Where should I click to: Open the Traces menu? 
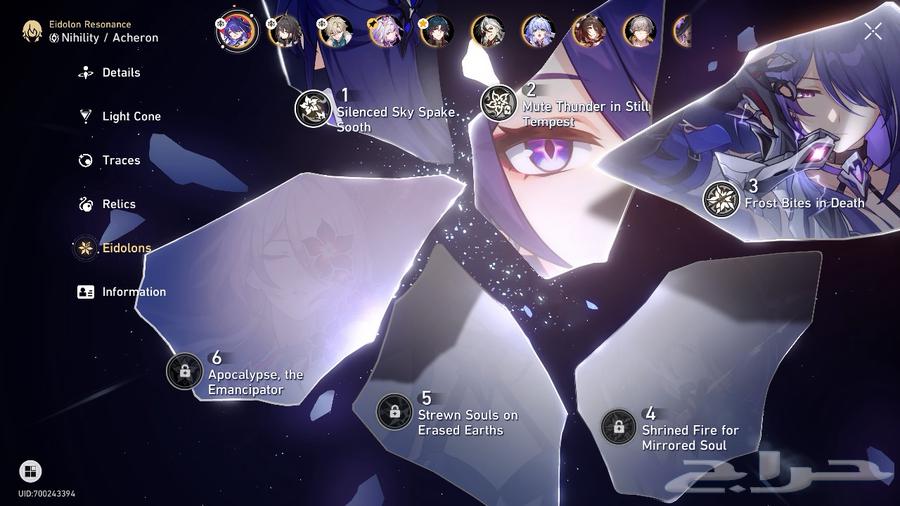pyautogui.click(x=120, y=160)
